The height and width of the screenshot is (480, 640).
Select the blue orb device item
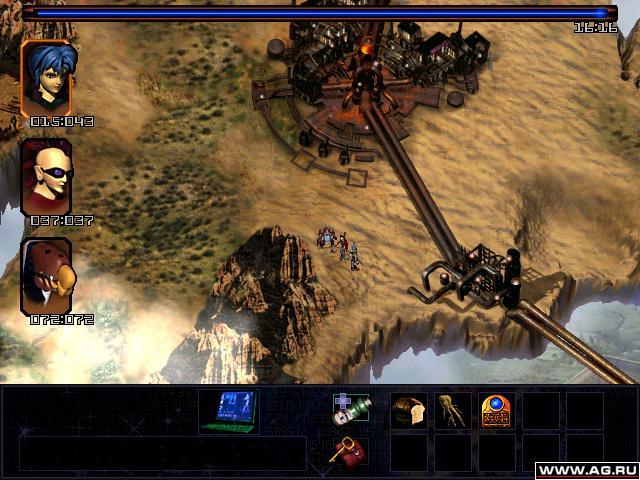click(x=496, y=410)
